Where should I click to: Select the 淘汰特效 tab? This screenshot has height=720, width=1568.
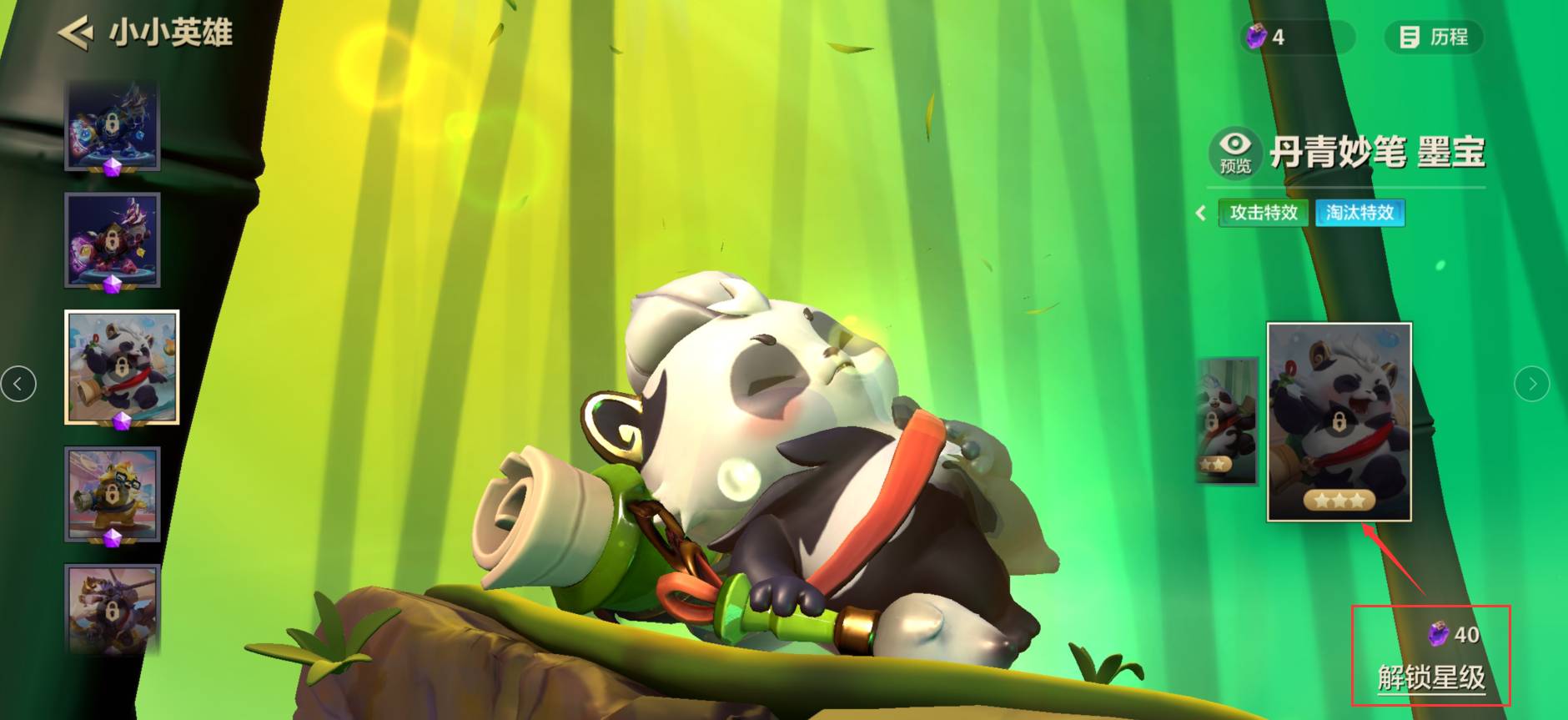(1359, 213)
